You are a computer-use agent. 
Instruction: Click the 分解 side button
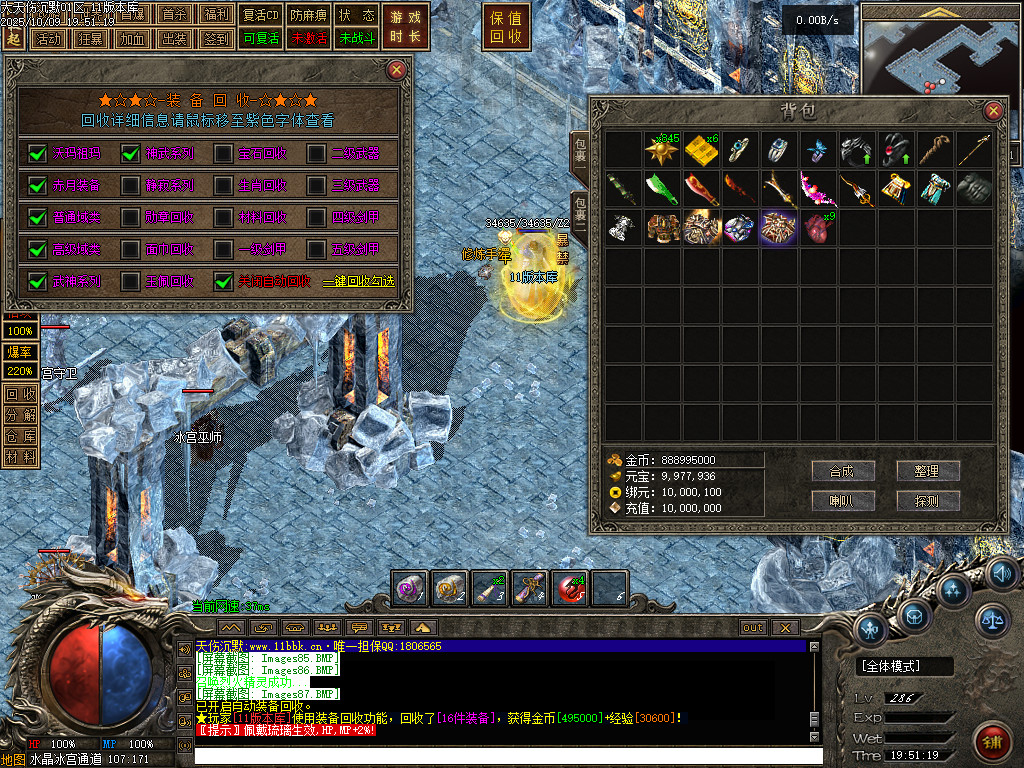pyautogui.click(x=19, y=415)
